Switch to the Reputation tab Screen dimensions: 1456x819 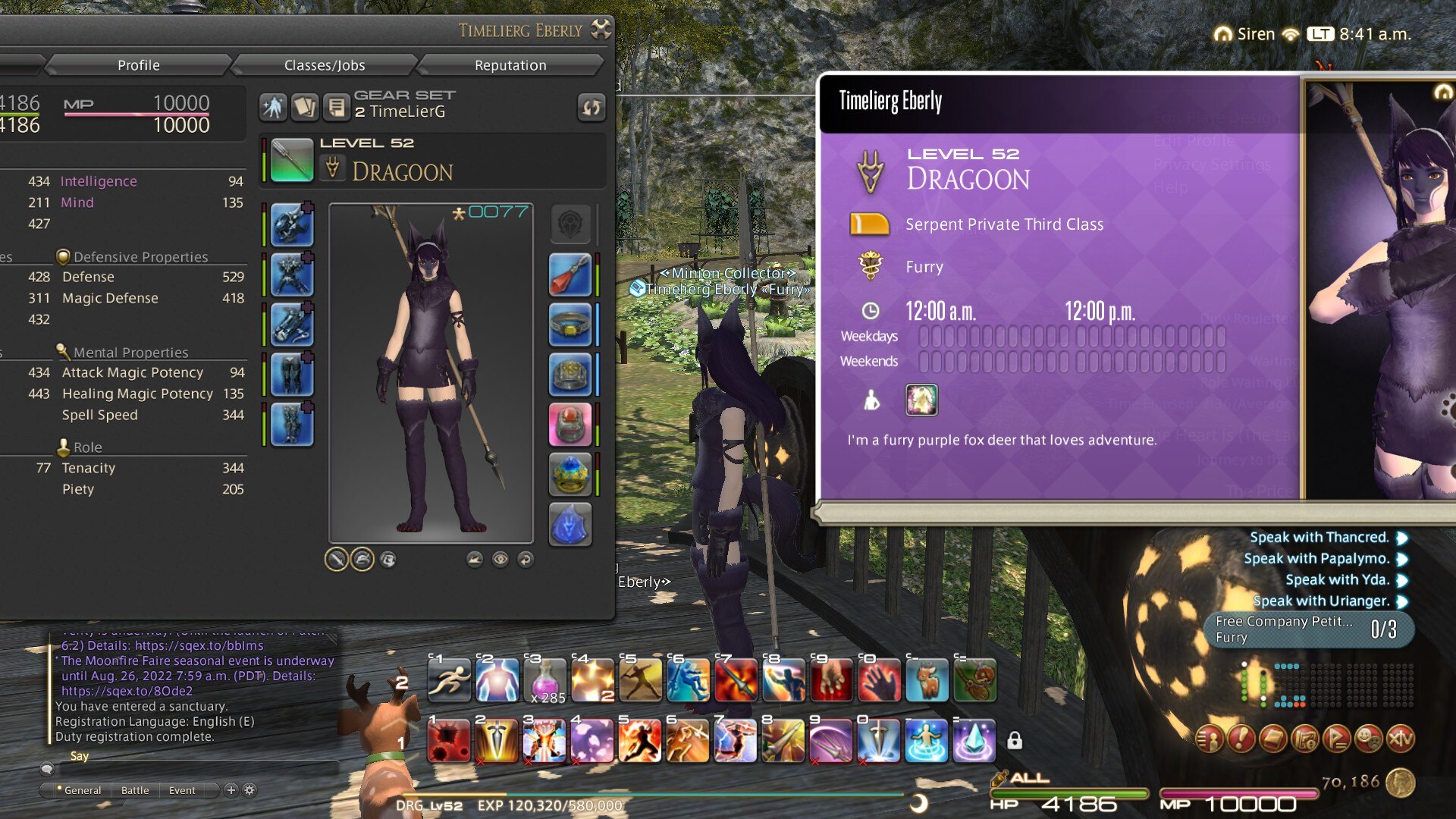[510, 65]
